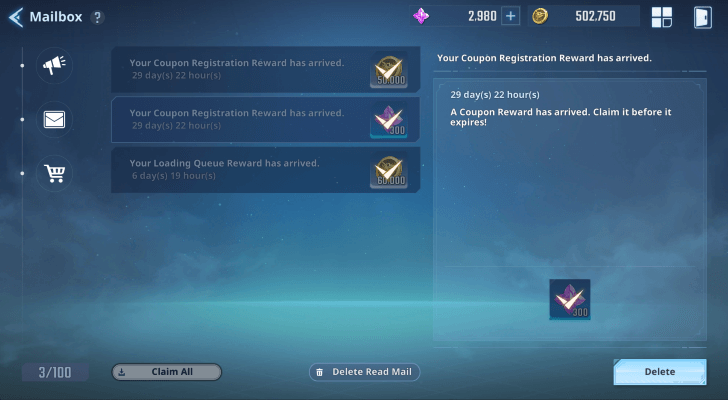728x400 pixels.
Task: Exit via the door icon
Action: click(x=702, y=16)
